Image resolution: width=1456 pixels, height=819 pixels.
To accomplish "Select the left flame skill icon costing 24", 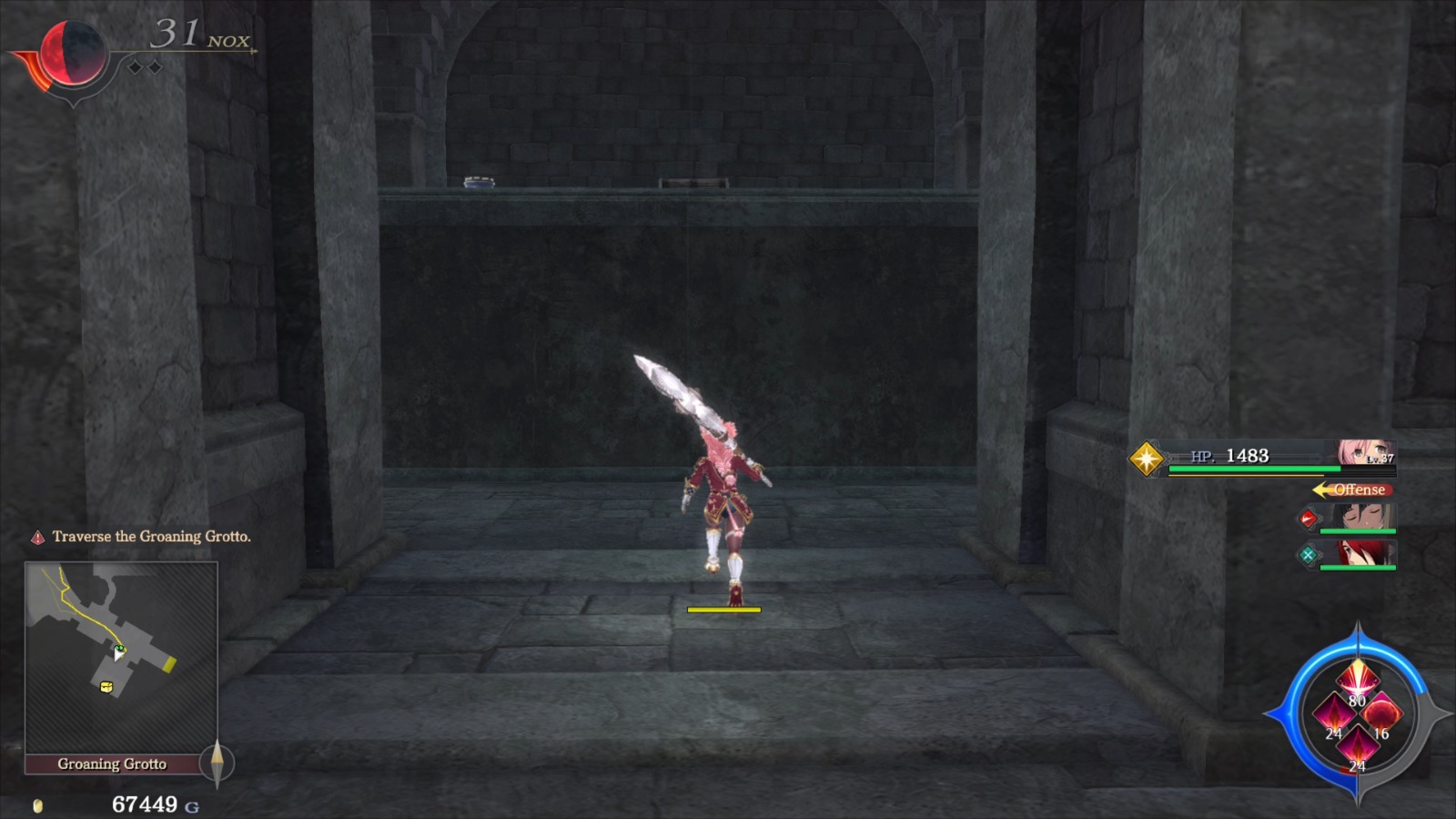I will click(1336, 713).
